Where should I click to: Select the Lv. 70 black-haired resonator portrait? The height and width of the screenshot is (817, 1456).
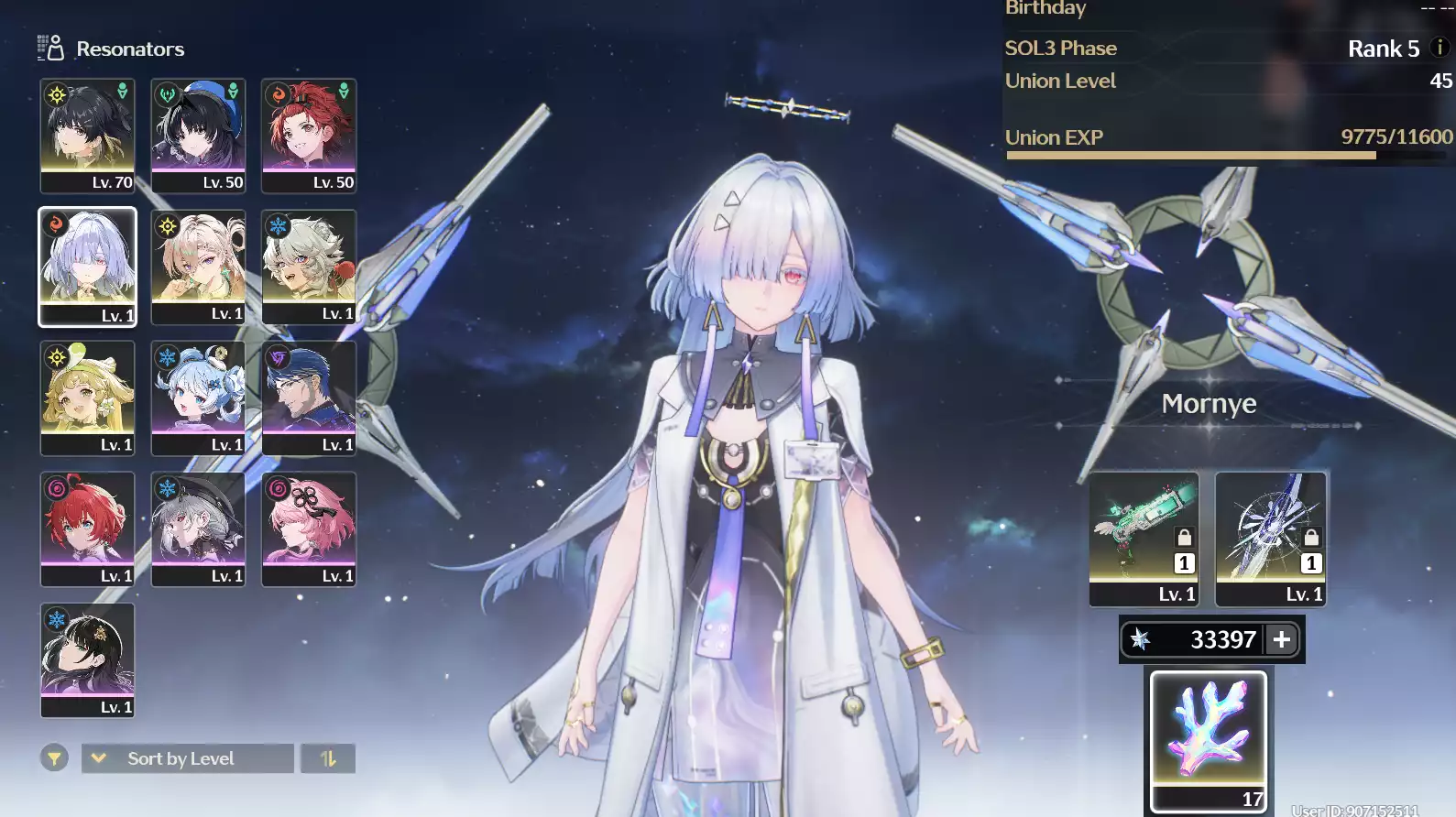pos(87,136)
